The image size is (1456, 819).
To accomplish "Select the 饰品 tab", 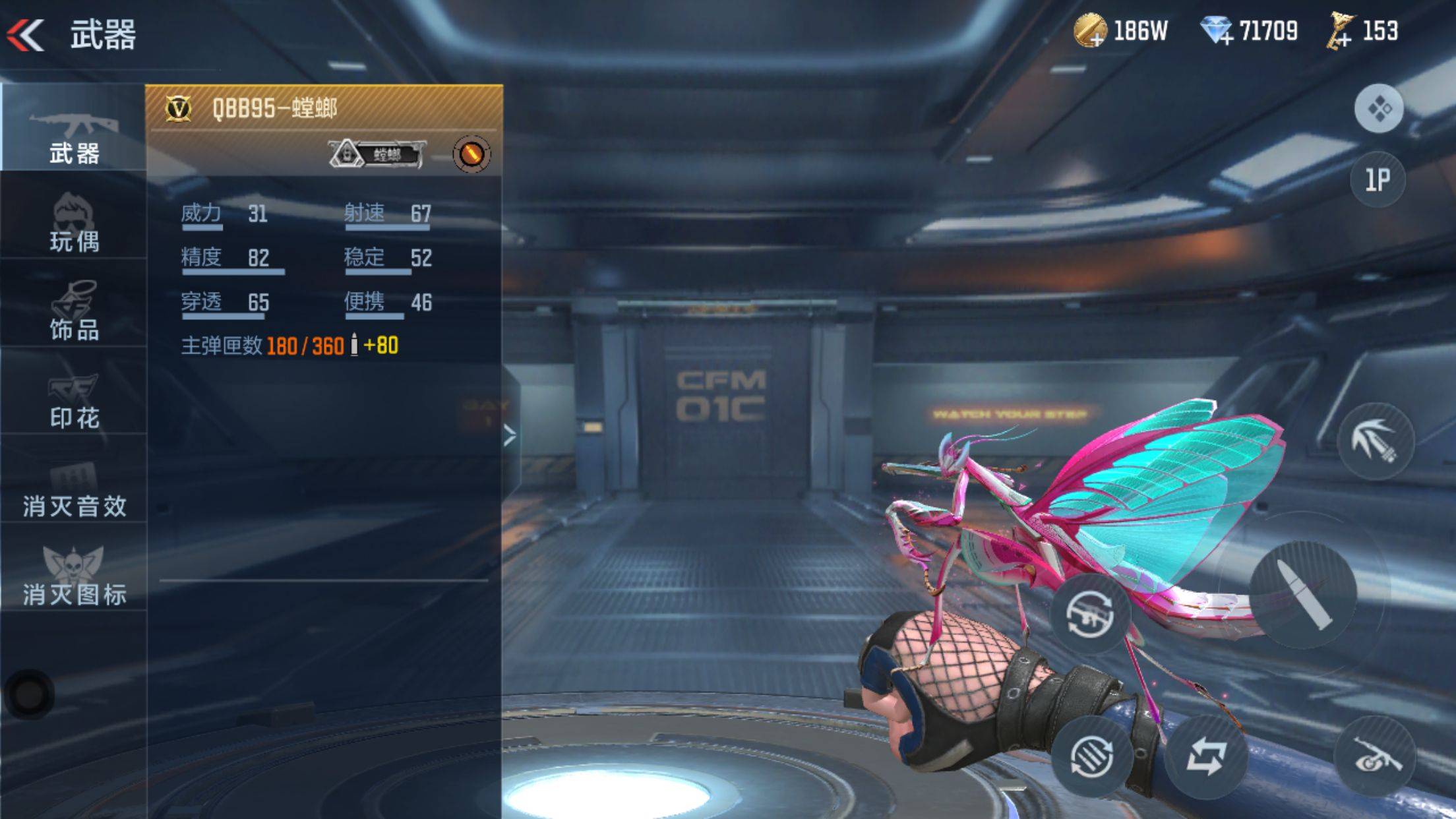I will point(73,310).
